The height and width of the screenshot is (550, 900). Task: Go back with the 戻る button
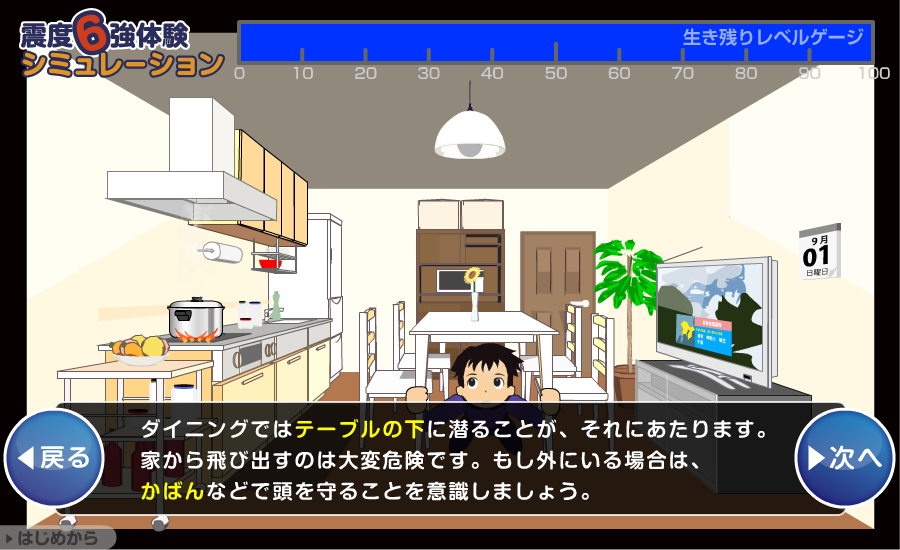tap(54, 457)
